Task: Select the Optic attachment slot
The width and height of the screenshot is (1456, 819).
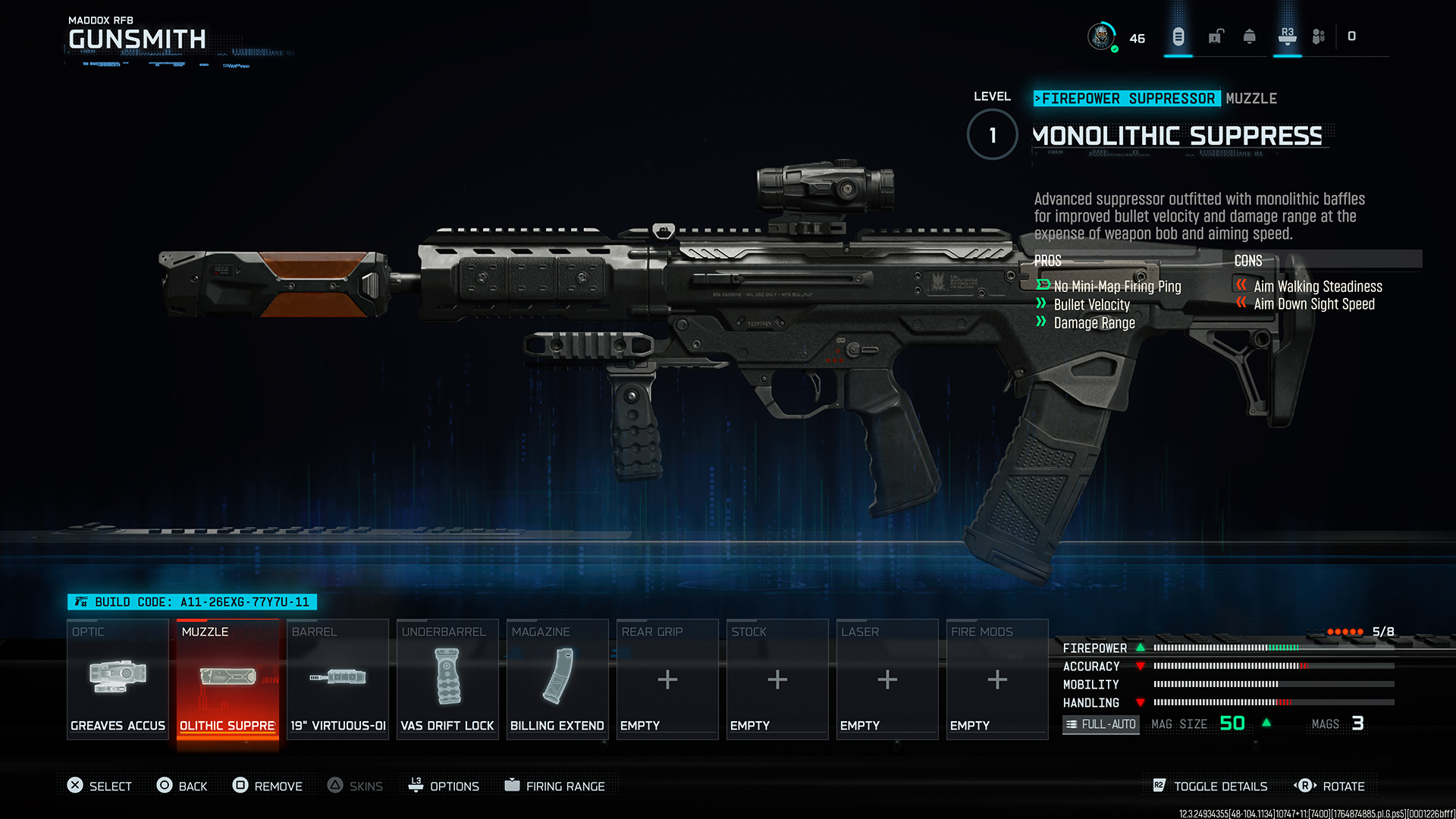Action: (118, 679)
